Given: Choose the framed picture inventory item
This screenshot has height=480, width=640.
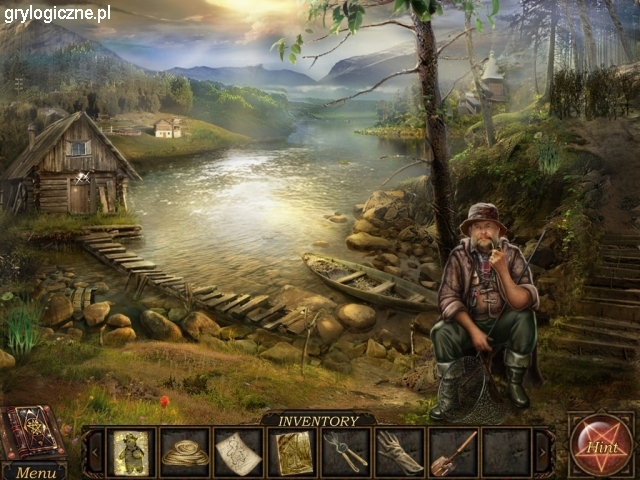Looking at the screenshot, I should [293, 452].
